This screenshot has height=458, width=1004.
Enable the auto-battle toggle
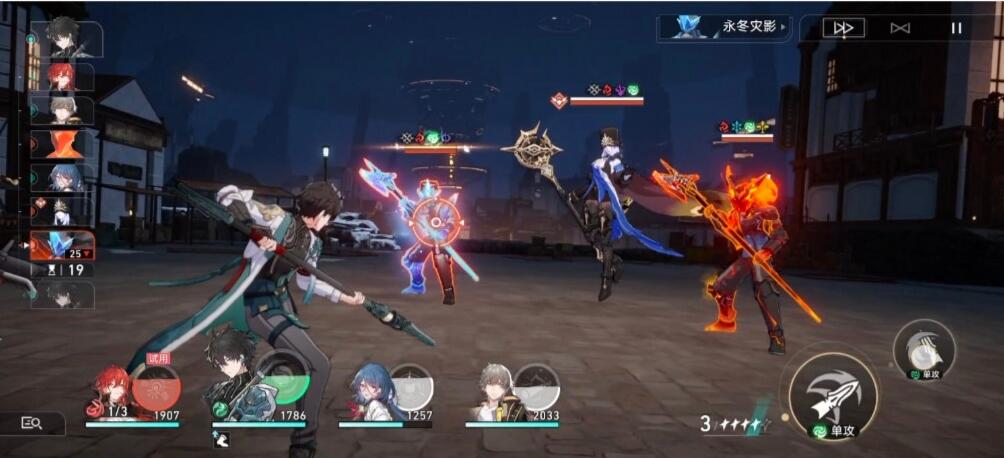coord(900,28)
